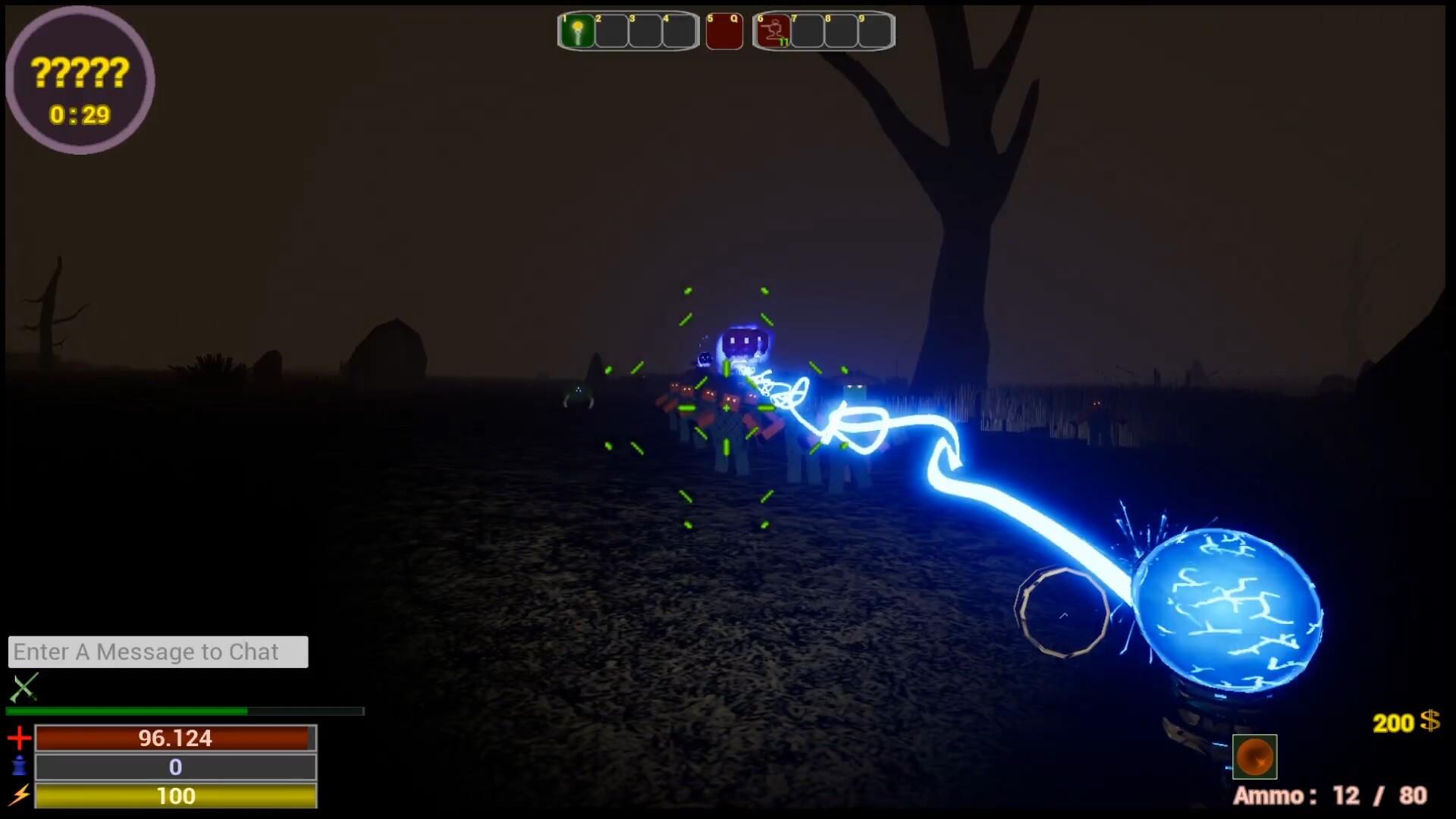Expand hotbar slot 8
1456x819 pixels.
840,30
